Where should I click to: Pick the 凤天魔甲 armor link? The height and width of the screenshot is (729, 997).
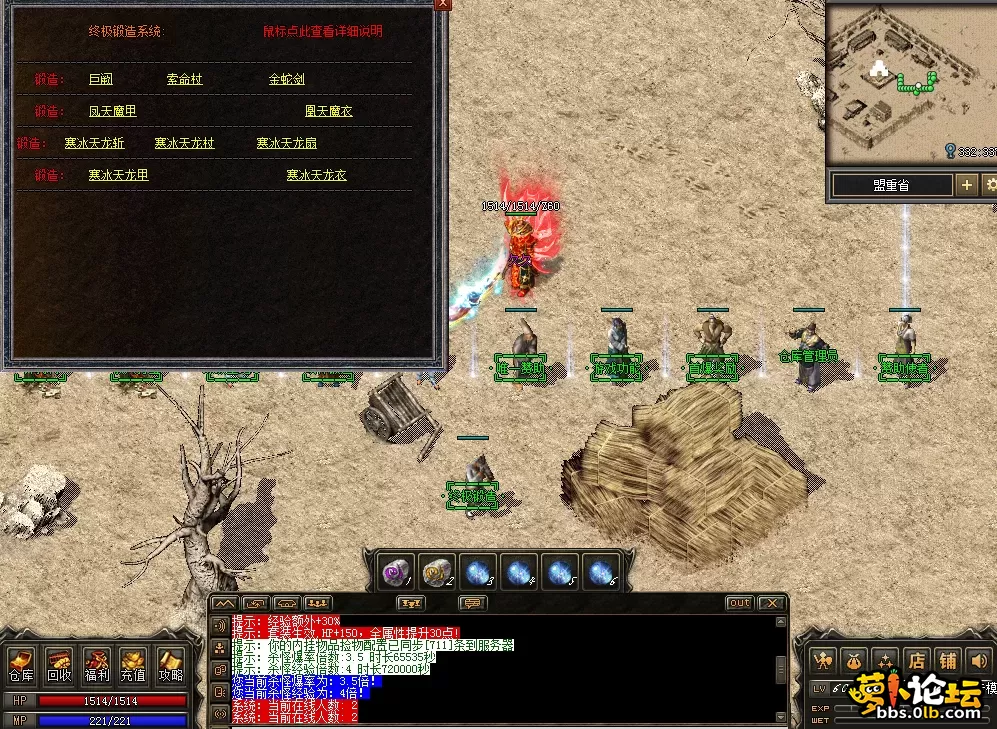pos(112,111)
